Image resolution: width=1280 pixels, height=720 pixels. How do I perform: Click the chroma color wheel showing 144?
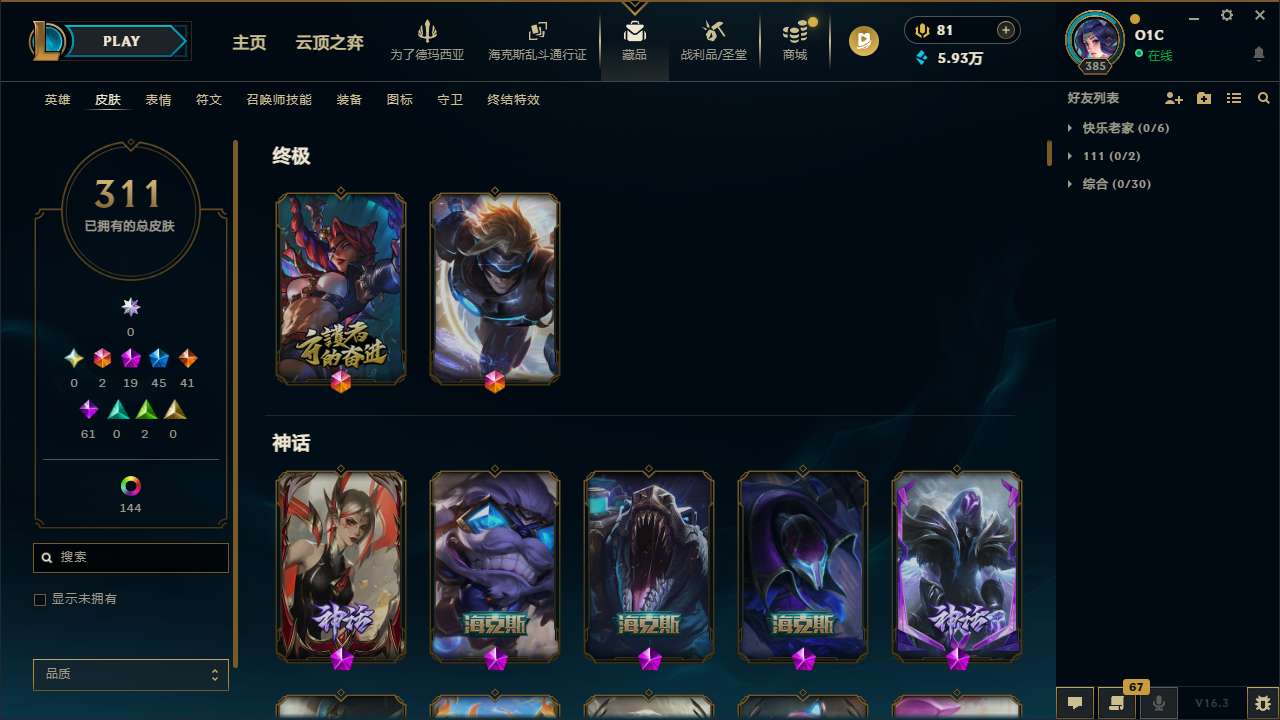(x=130, y=487)
